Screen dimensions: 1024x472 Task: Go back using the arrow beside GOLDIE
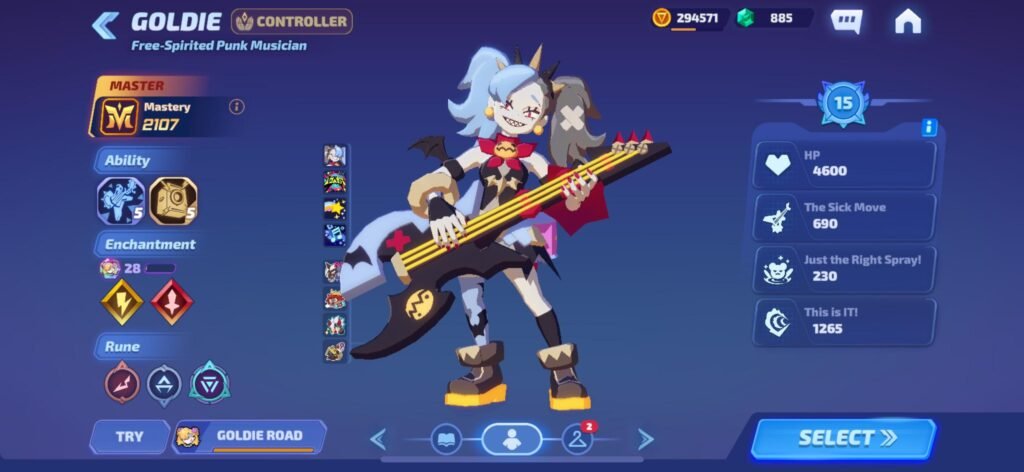(x=105, y=24)
